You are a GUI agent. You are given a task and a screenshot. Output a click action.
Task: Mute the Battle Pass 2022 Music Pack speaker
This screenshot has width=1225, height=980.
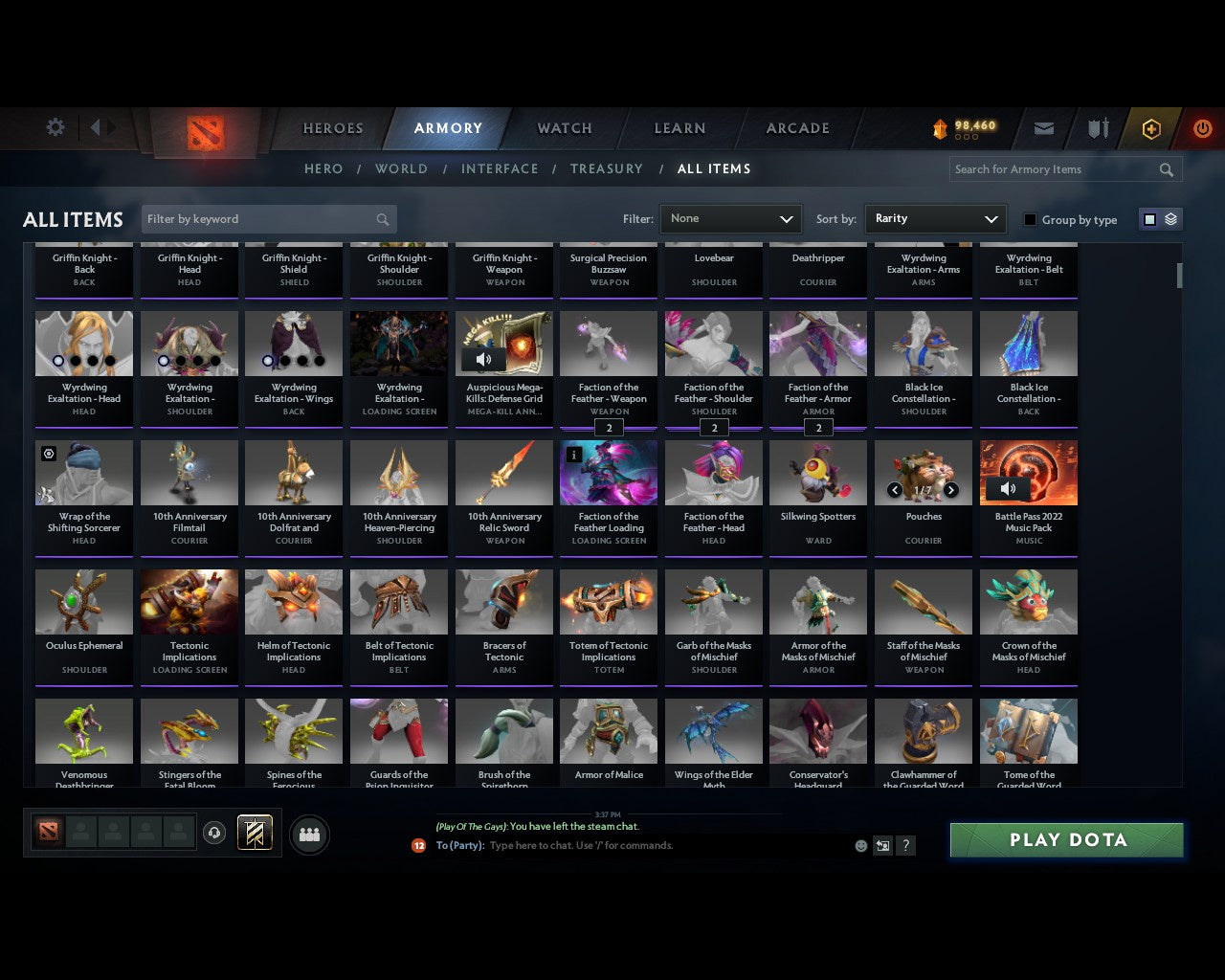(x=1008, y=488)
